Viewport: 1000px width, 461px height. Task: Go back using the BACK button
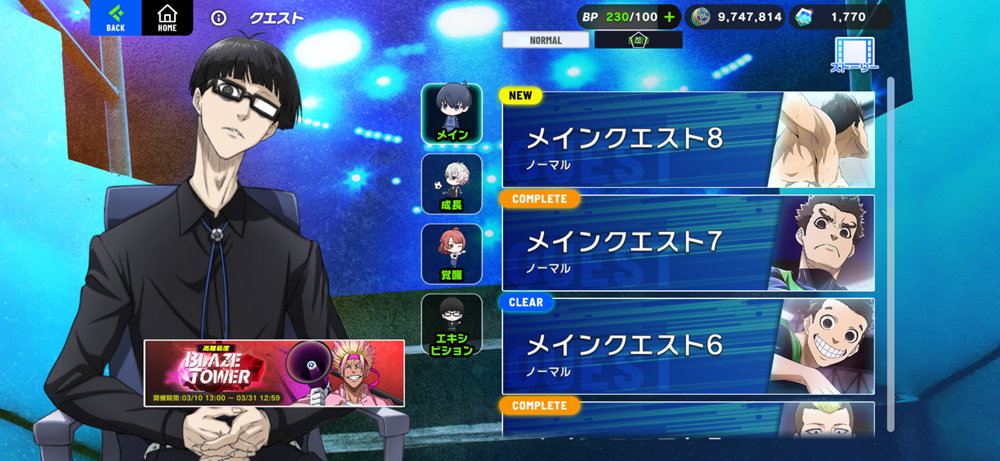[116, 18]
